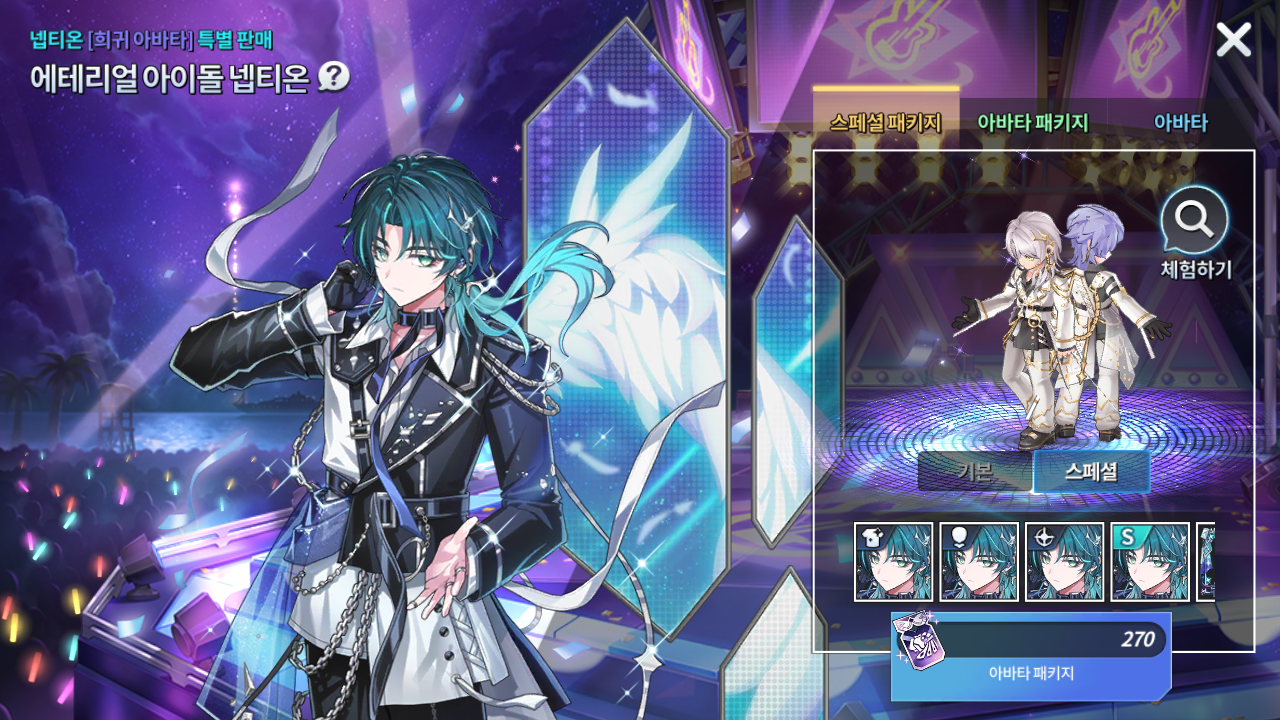
Task: Open the 아바타 패키지 tab
Action: (x=1032, y=123)
